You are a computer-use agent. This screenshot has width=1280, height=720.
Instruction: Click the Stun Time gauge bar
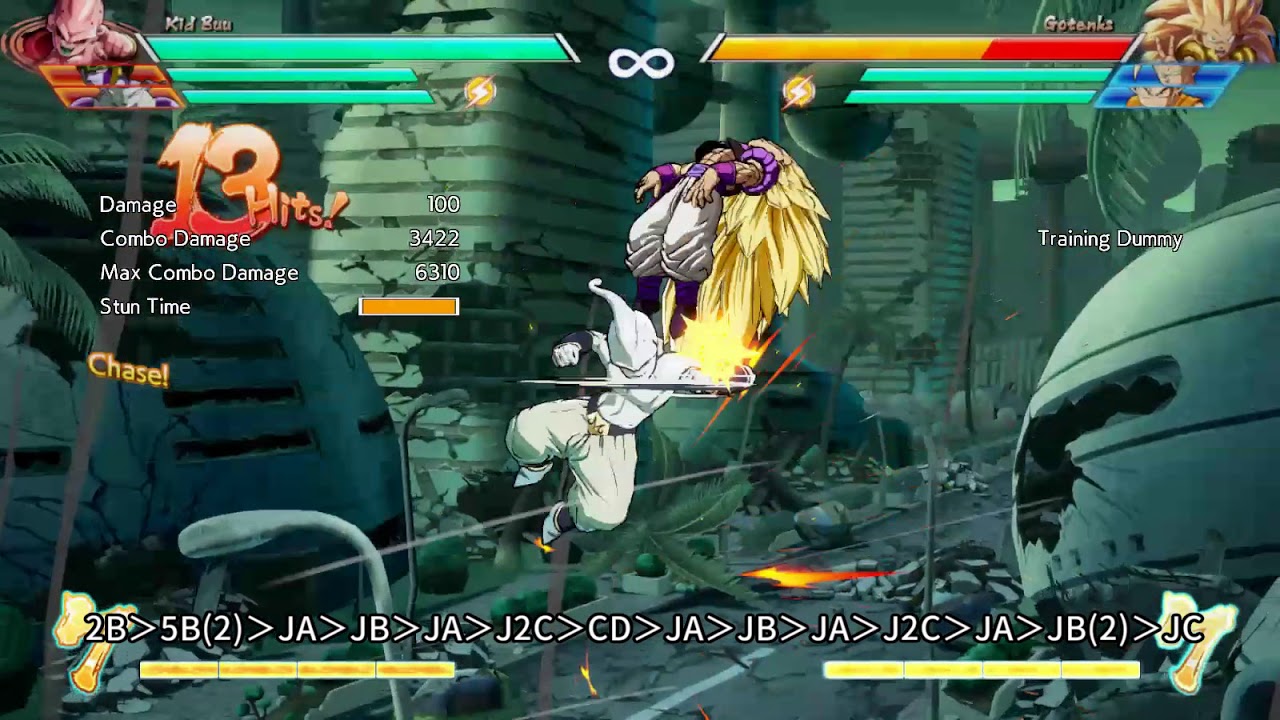point(410,307)
